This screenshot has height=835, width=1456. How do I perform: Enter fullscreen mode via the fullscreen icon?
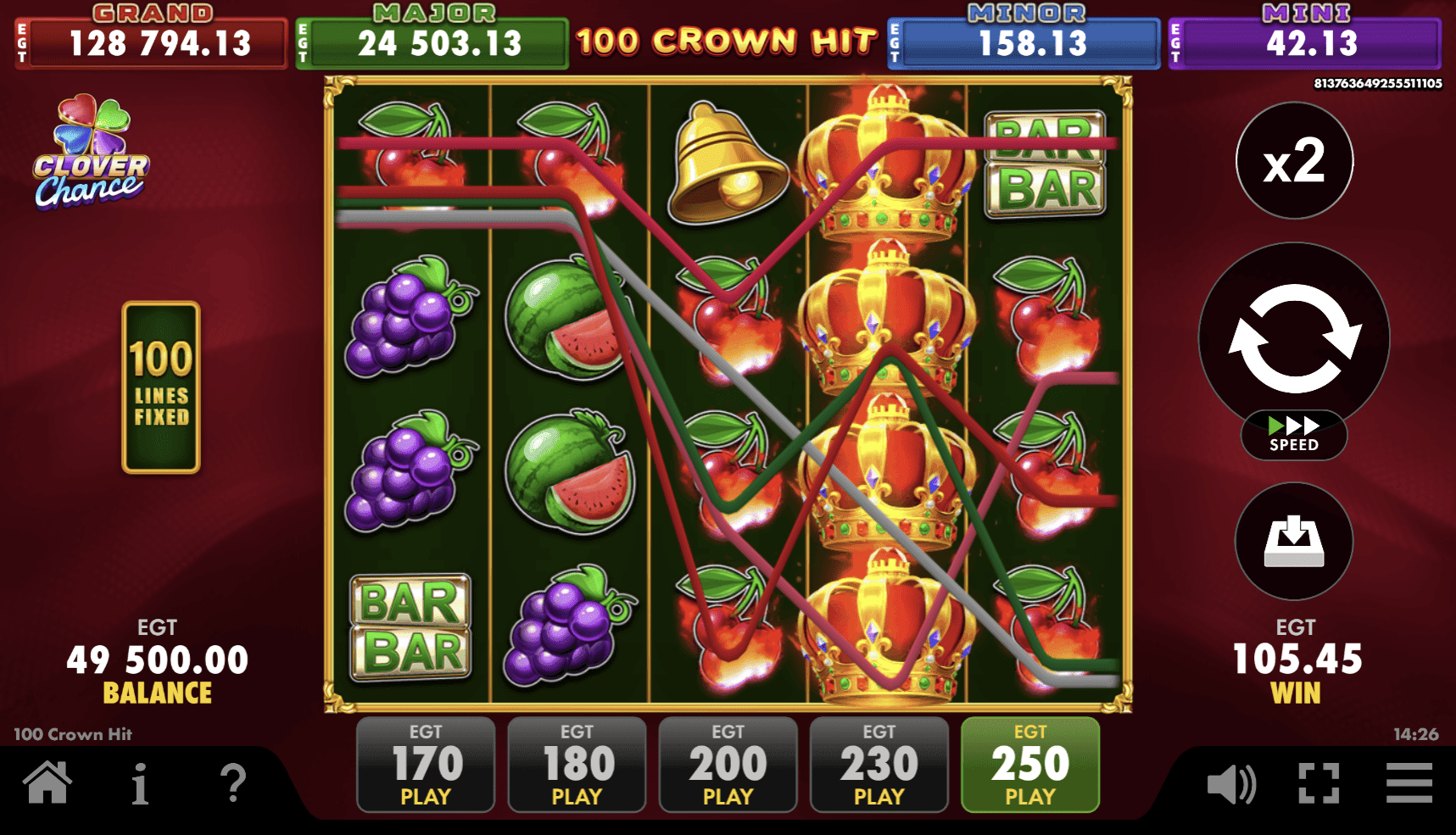1317,784
